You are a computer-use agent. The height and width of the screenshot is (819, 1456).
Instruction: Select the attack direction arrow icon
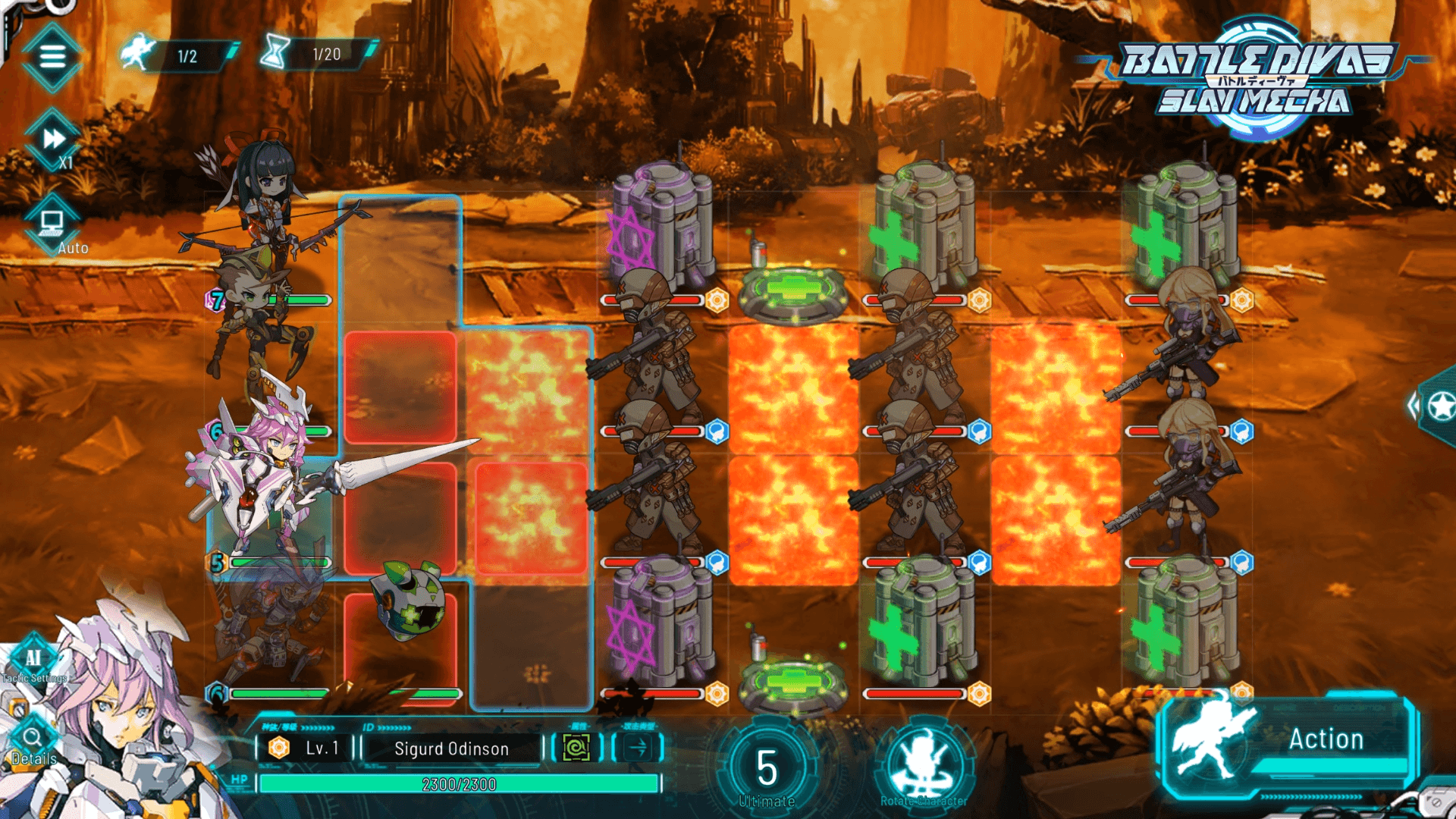tap(638, 748)
